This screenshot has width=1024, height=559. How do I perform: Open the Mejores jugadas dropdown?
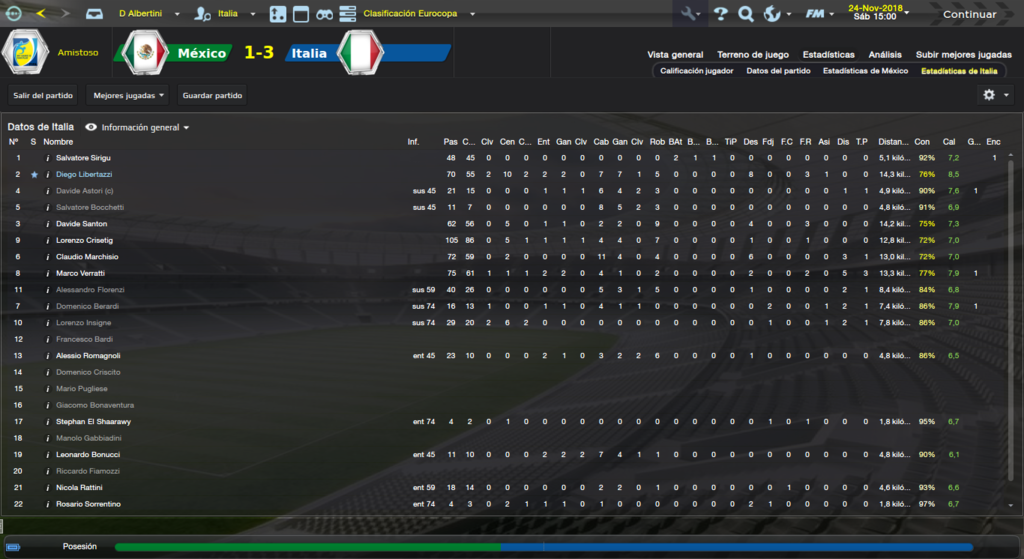tap(128, 95)
